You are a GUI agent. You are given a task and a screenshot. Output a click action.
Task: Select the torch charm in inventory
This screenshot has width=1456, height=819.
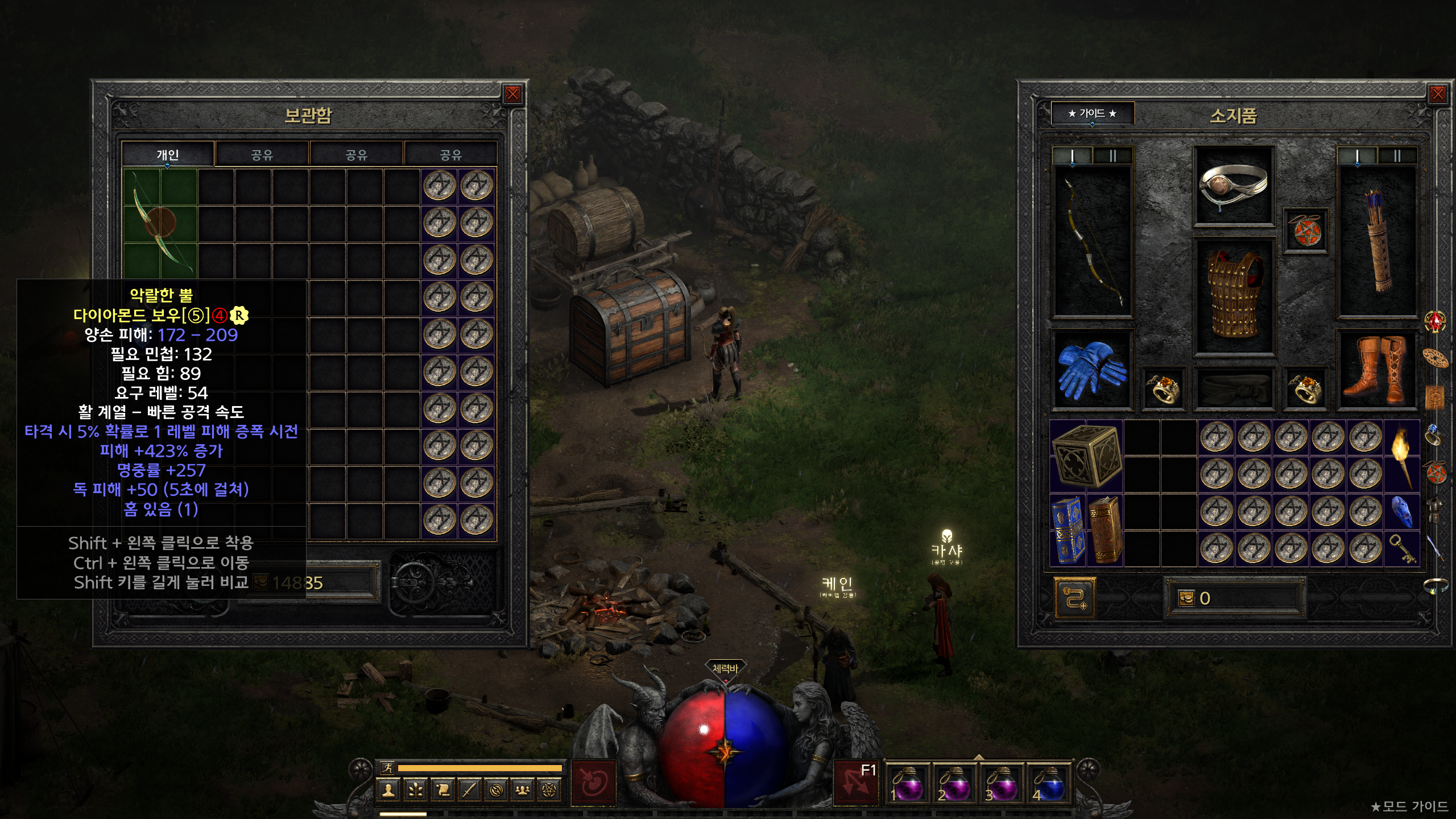pos(1401,455)
